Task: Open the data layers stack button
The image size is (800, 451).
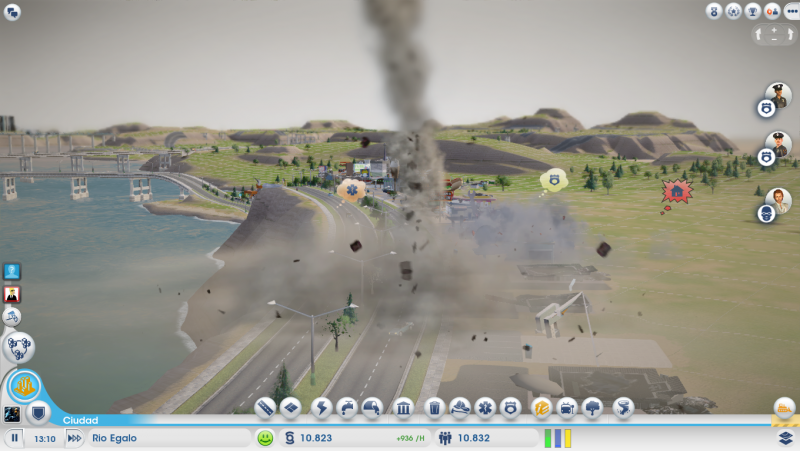Action: point(786,438)
